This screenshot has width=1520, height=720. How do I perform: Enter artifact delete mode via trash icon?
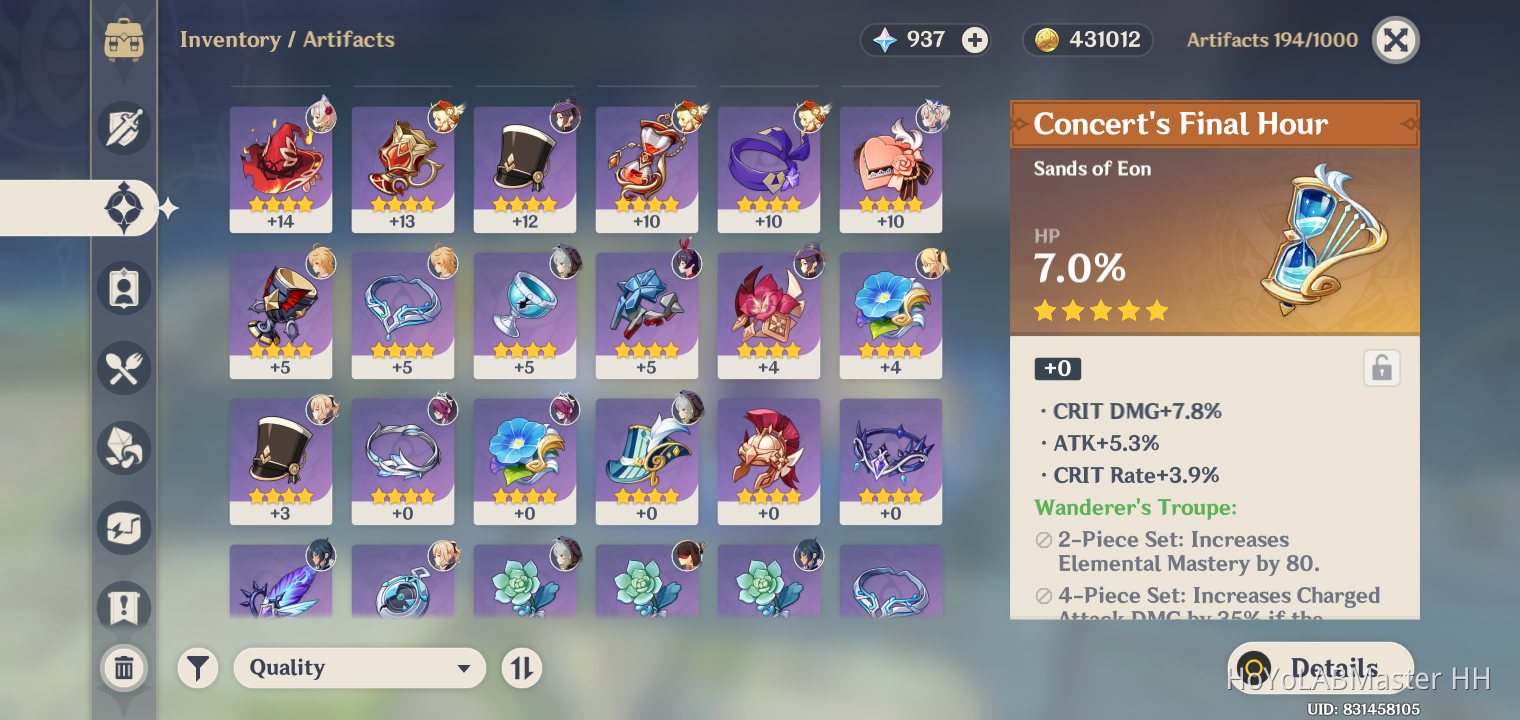pos(124,668)
